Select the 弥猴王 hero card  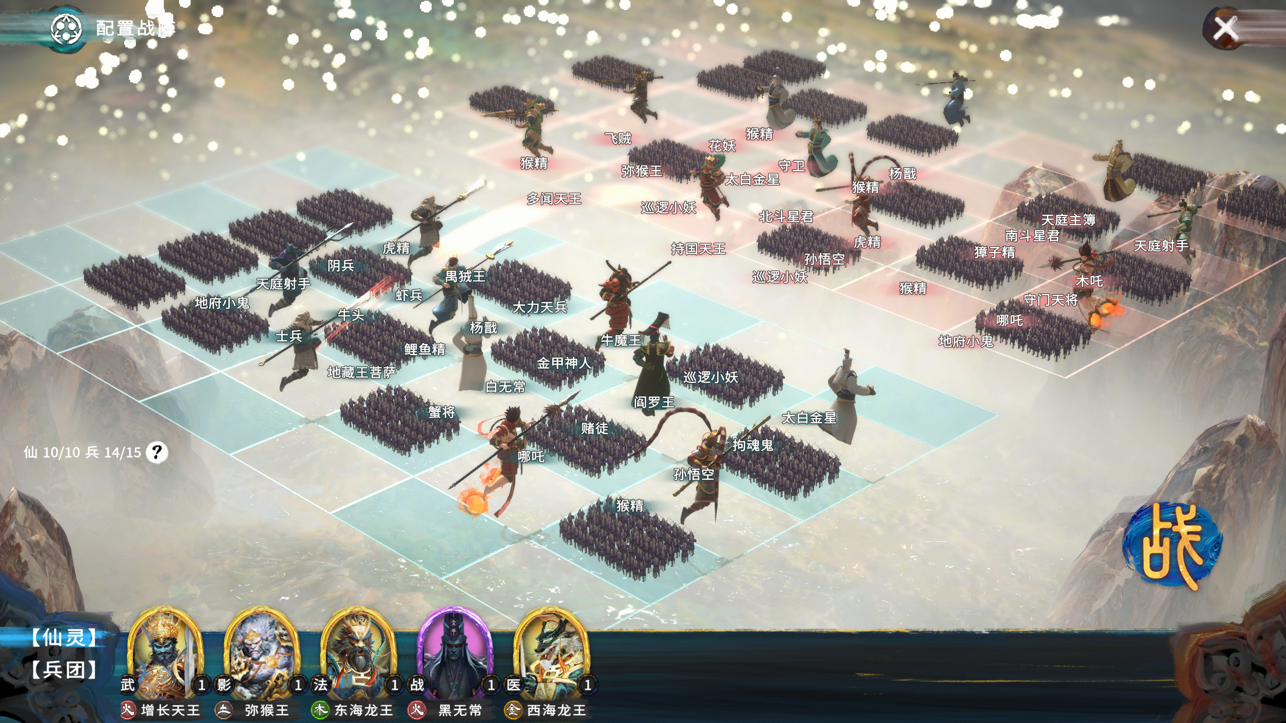261,655
